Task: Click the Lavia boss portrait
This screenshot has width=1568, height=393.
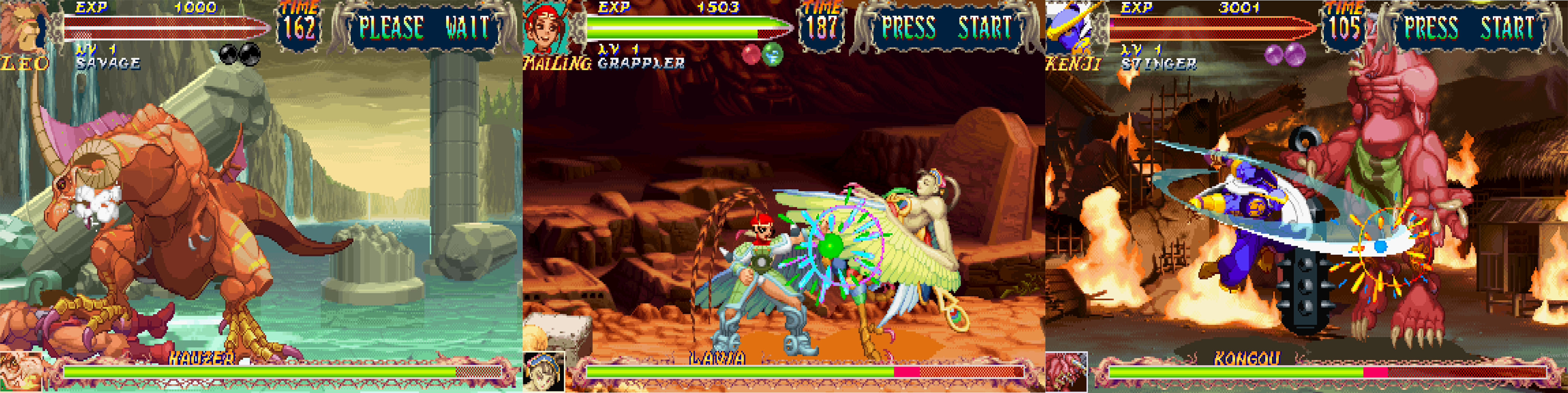Action: [x=544, y=372]
